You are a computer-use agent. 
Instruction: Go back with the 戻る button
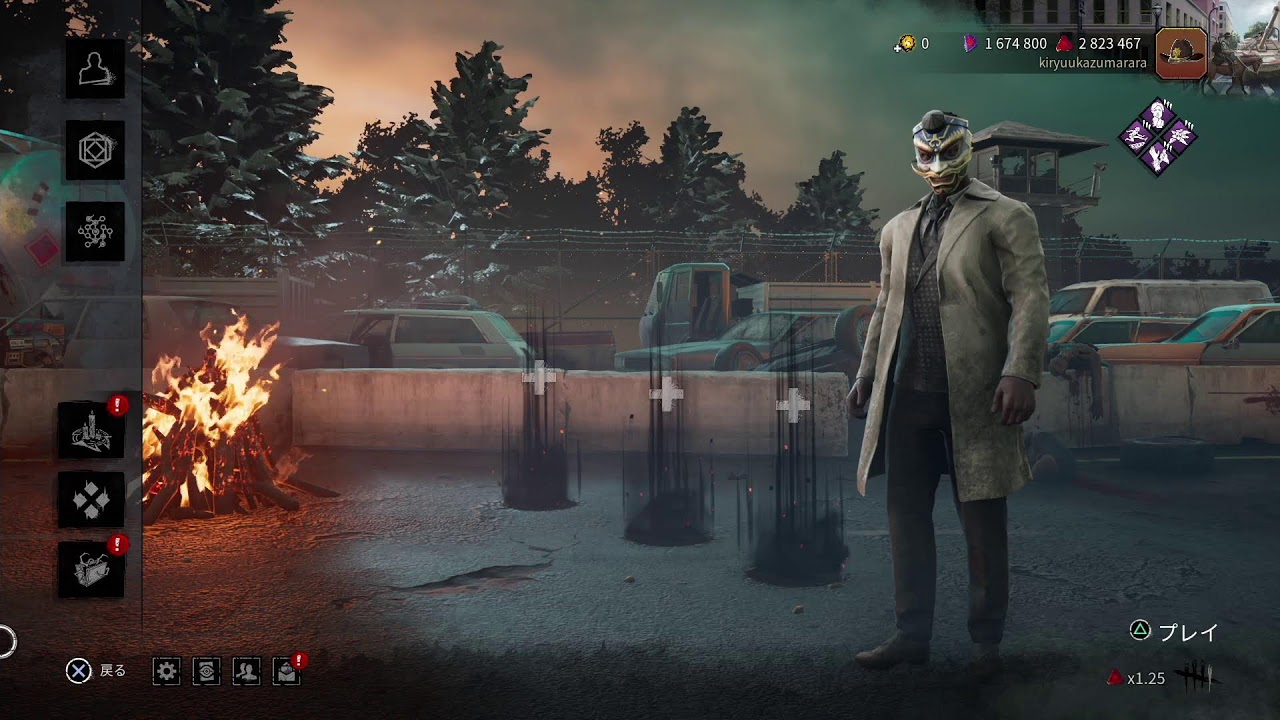click(x=96, y=671)
